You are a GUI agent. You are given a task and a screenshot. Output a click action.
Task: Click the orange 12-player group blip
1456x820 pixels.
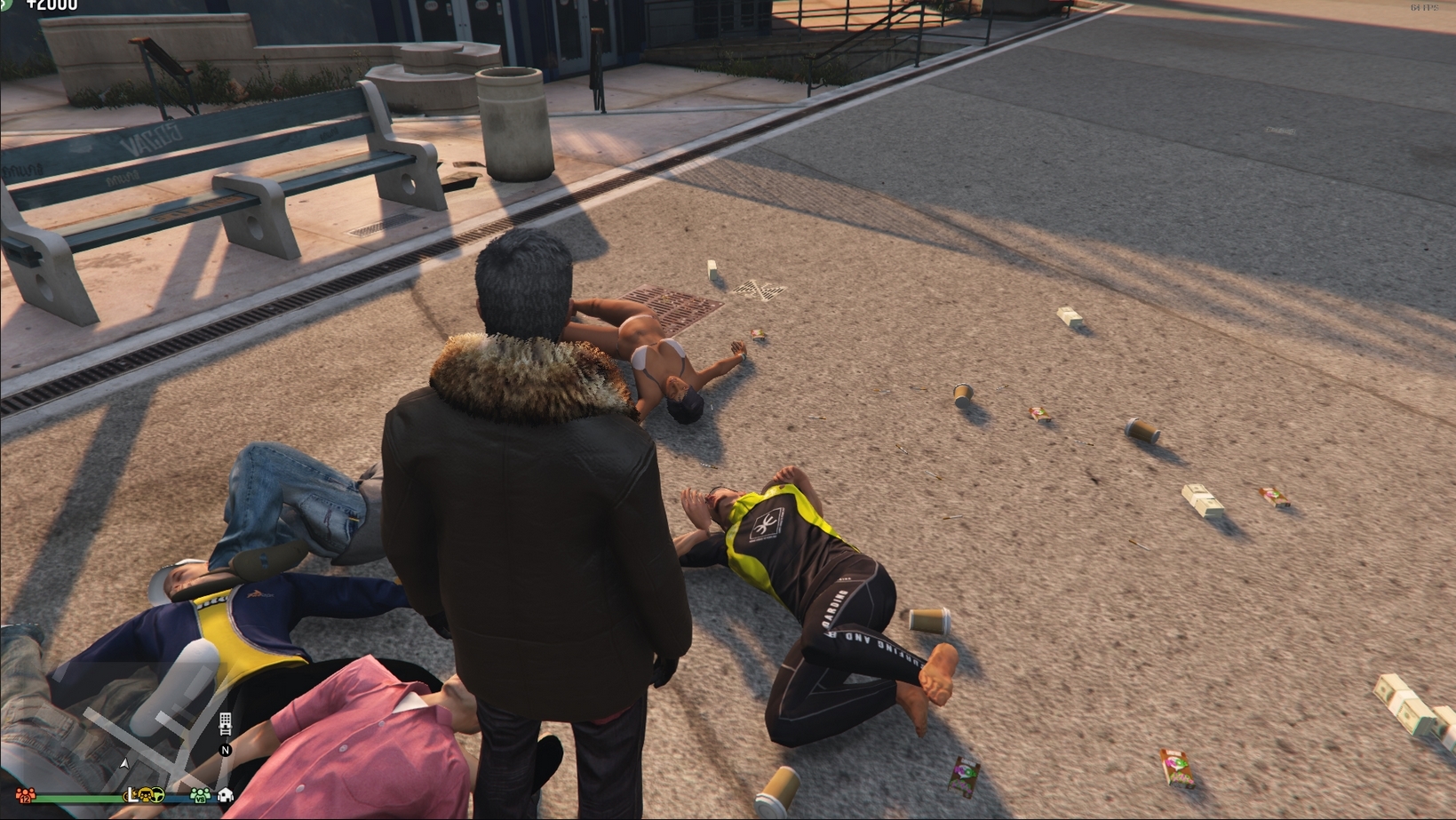[x=26, y=795]
